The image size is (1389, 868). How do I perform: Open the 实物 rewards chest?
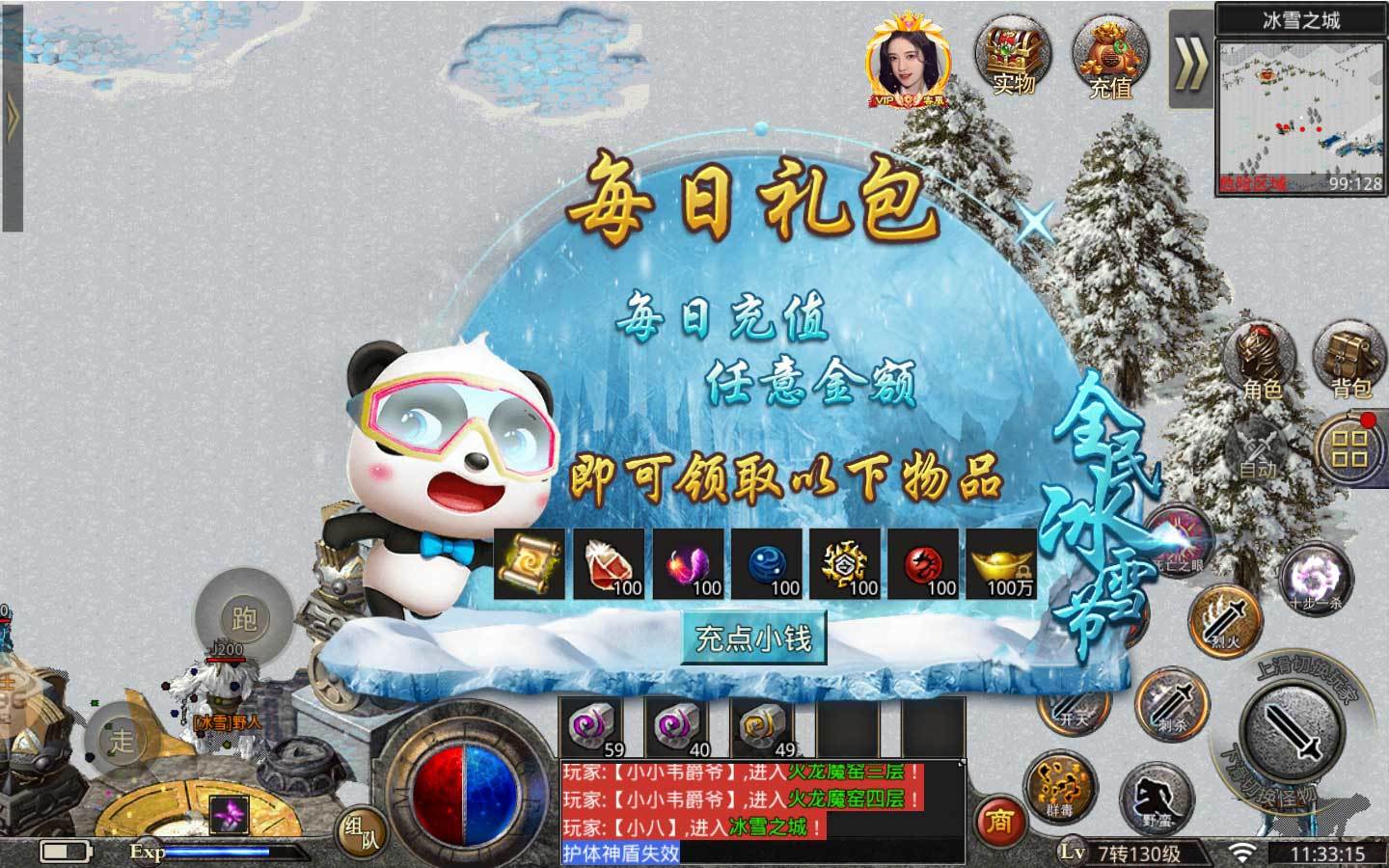click(1009, 58)
